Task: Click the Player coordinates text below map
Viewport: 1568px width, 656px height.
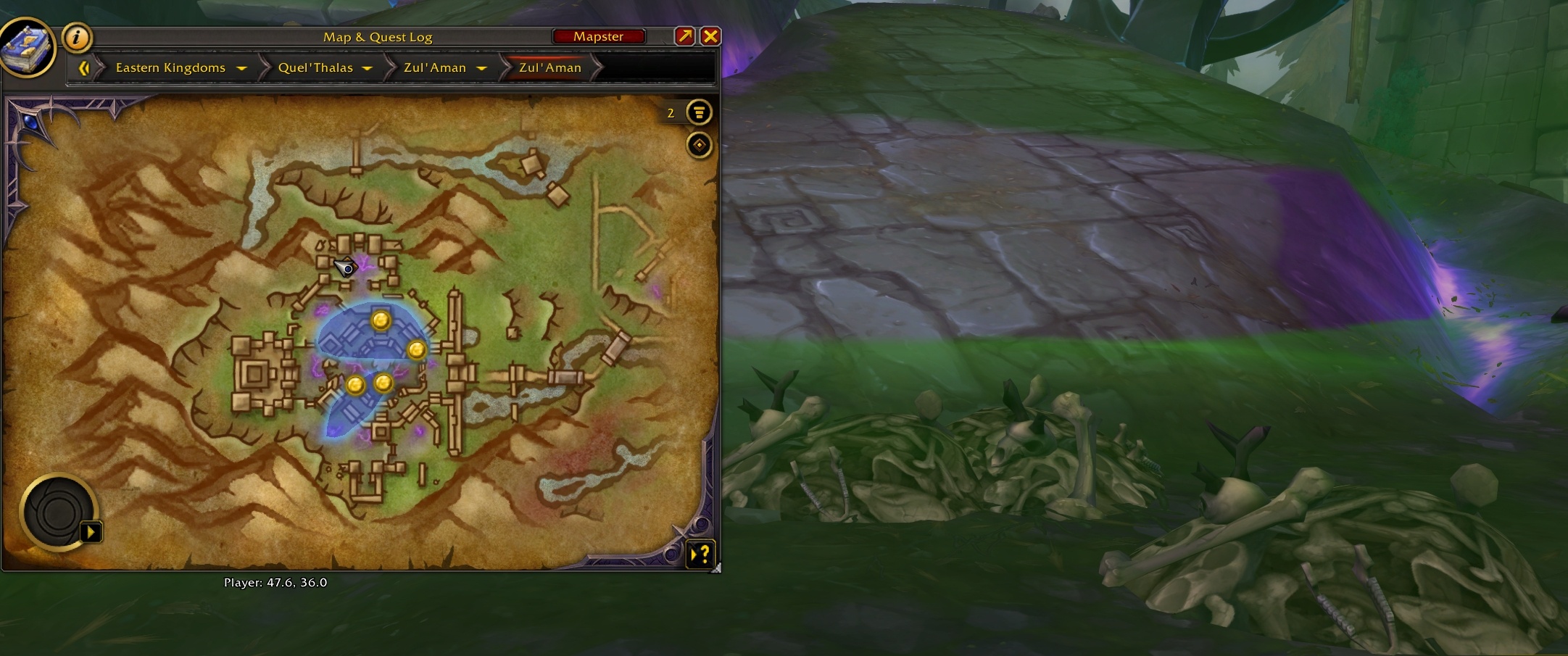Action: (276, 581)
